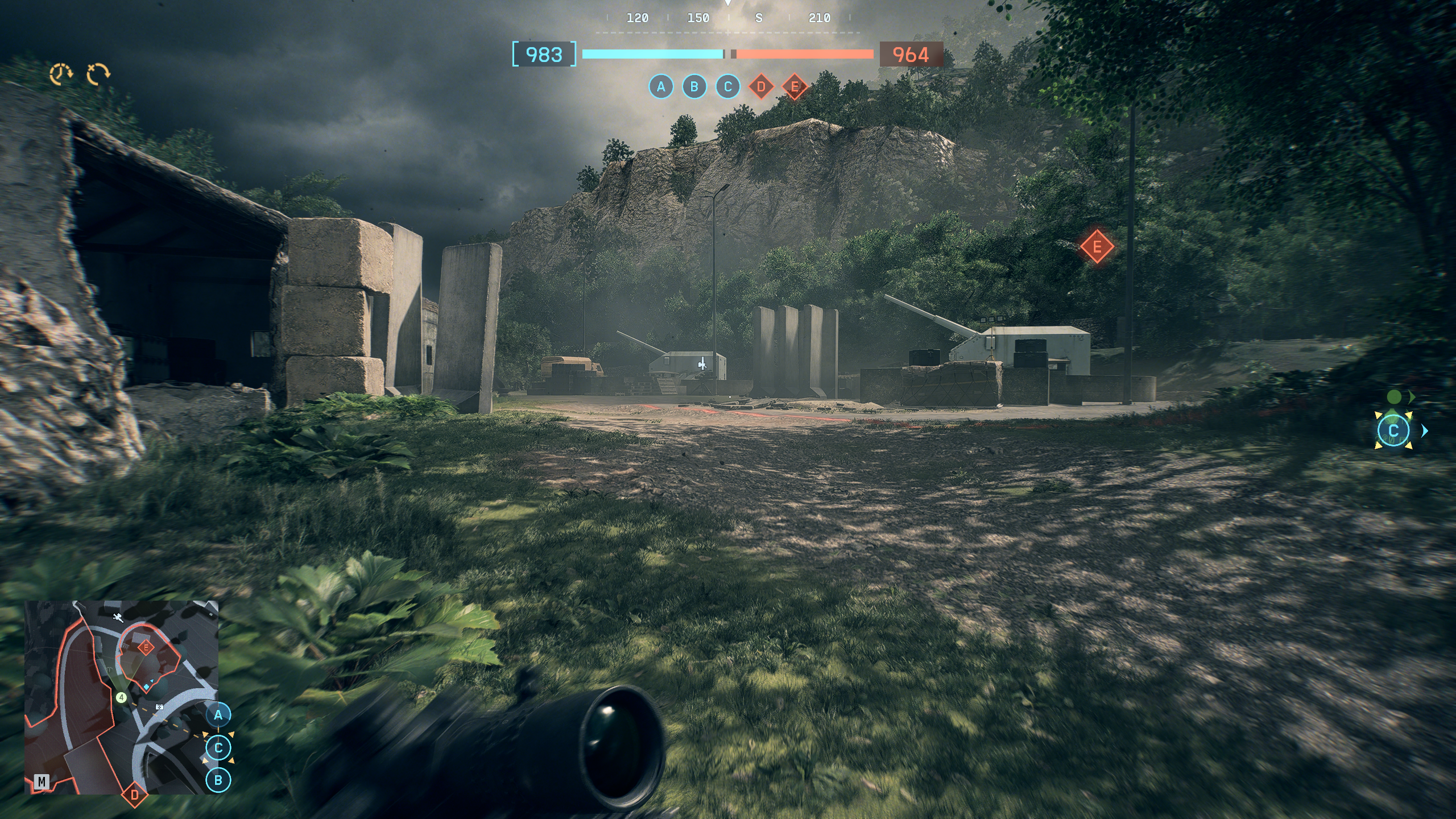
Task: Click the A objective marker beside the minimap
Action: coord(218,715)
